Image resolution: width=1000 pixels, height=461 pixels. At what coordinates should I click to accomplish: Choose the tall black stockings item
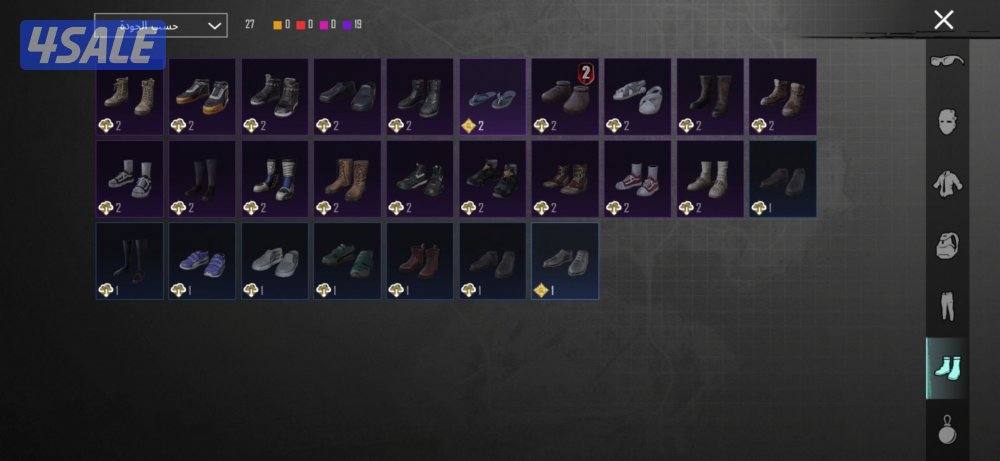coord(129,261)
